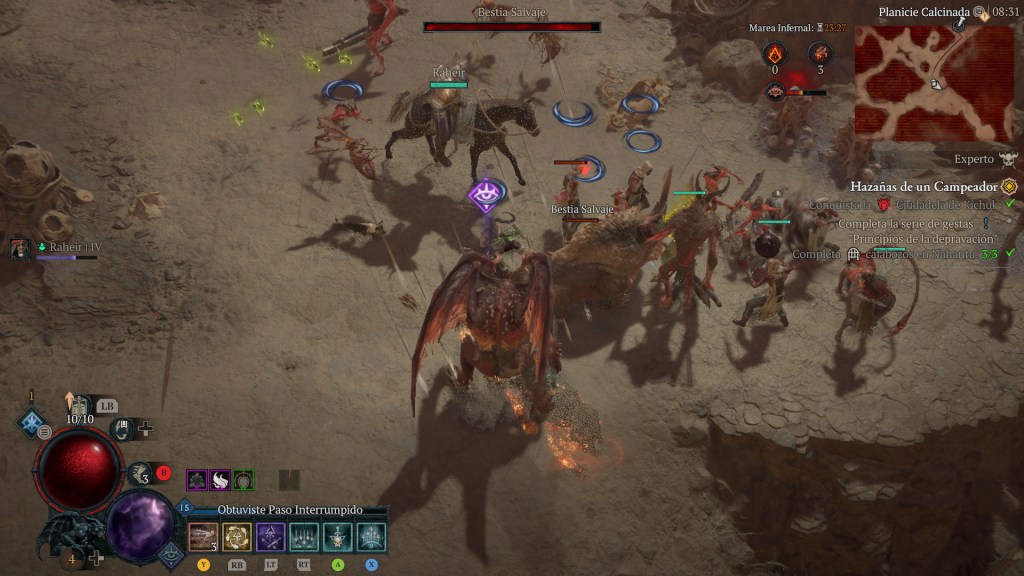Image resolution: width=1024 pixels, height=576 pixels.
Task: Use the healing potion charges icon
Action: coord(141,474)
